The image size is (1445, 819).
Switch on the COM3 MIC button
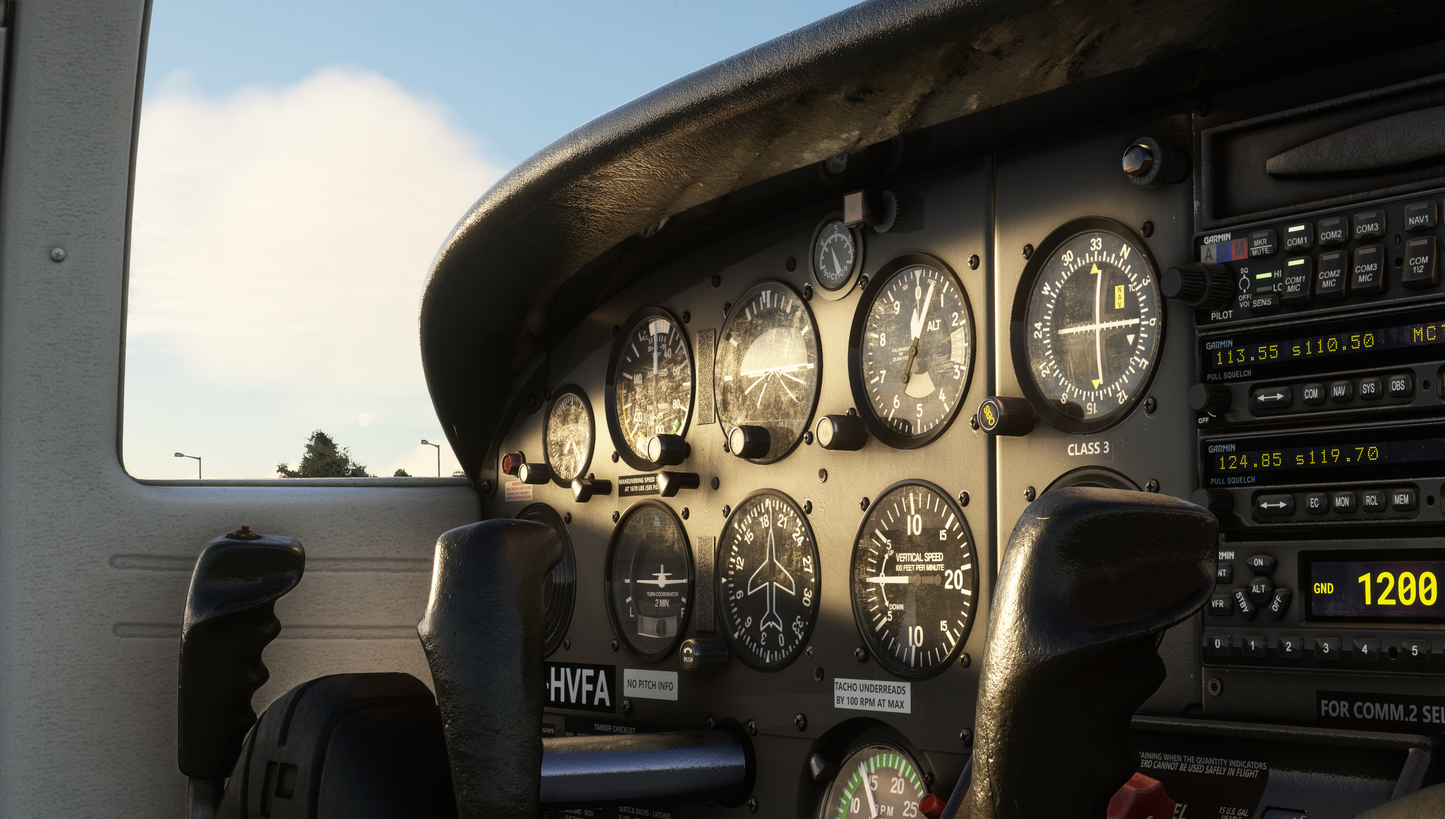coord(1368,268)
